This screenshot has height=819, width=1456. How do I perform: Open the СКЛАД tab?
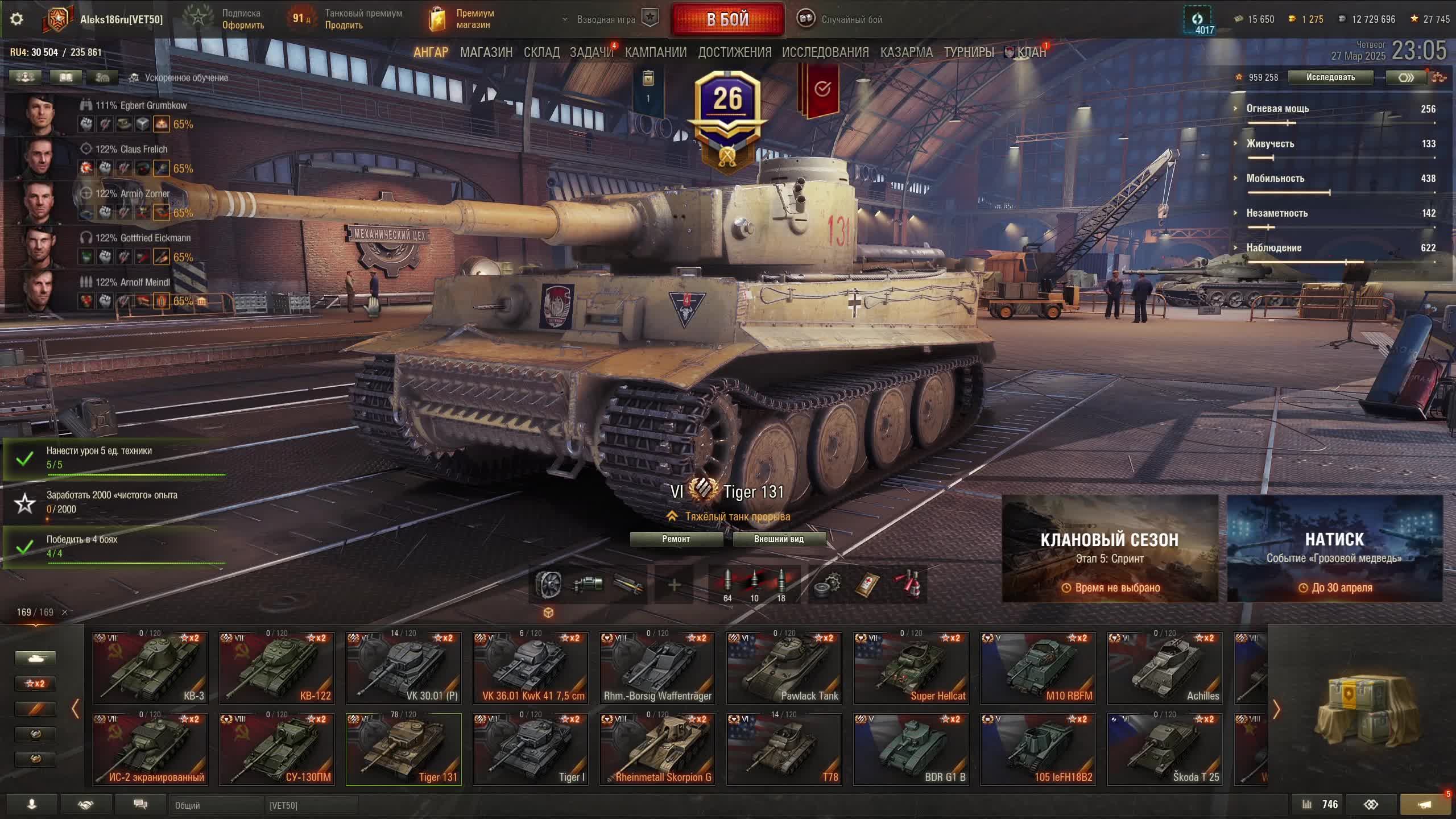click(x=541, y=52)
